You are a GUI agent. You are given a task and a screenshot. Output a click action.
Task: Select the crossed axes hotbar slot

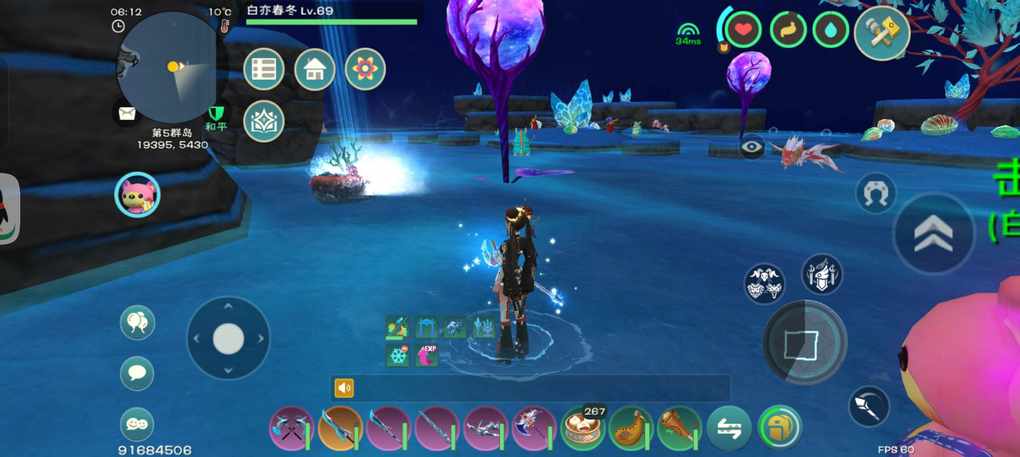291,429
